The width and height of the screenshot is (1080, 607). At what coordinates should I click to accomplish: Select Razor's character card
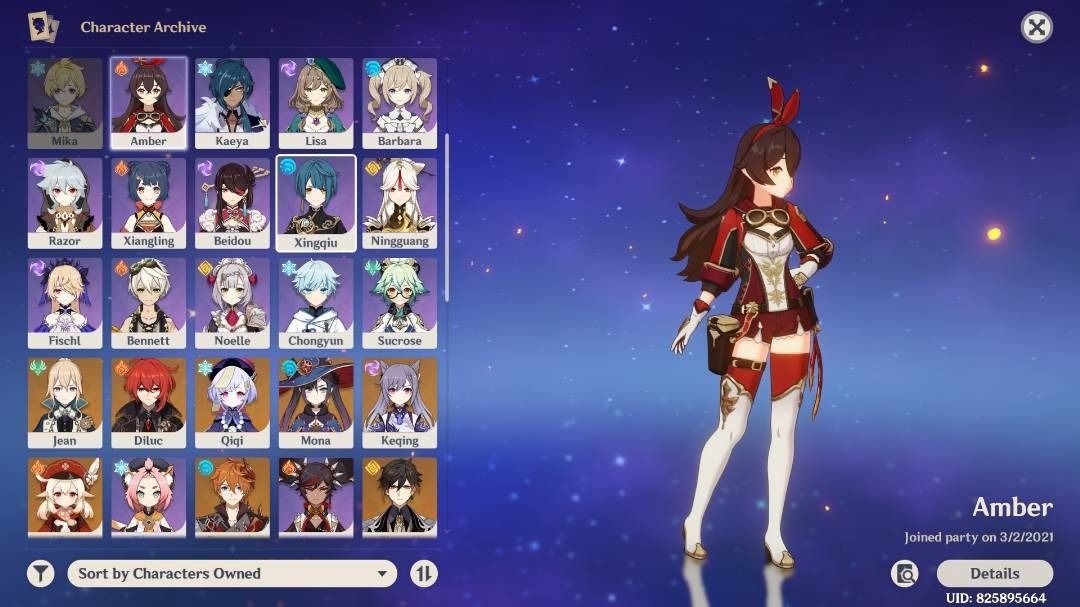(64, 202)
